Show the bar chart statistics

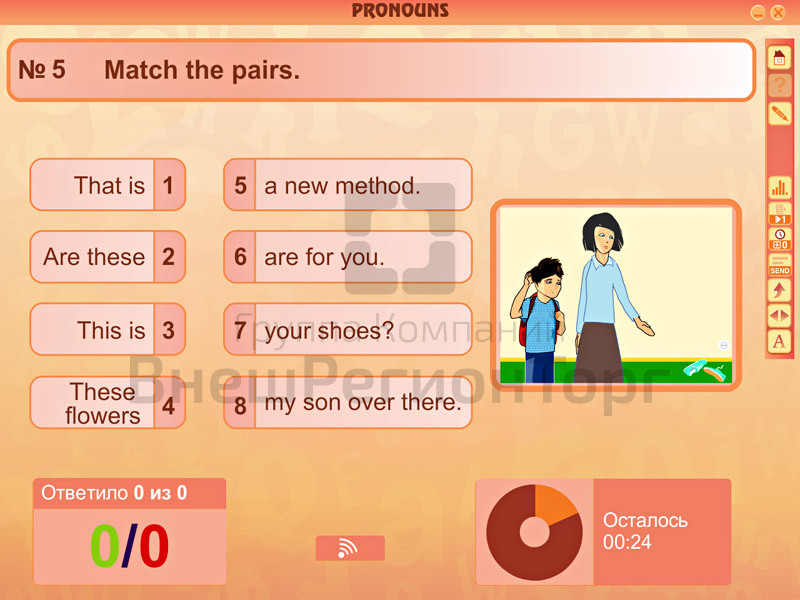pyautogui.click(x=779, y=187)
